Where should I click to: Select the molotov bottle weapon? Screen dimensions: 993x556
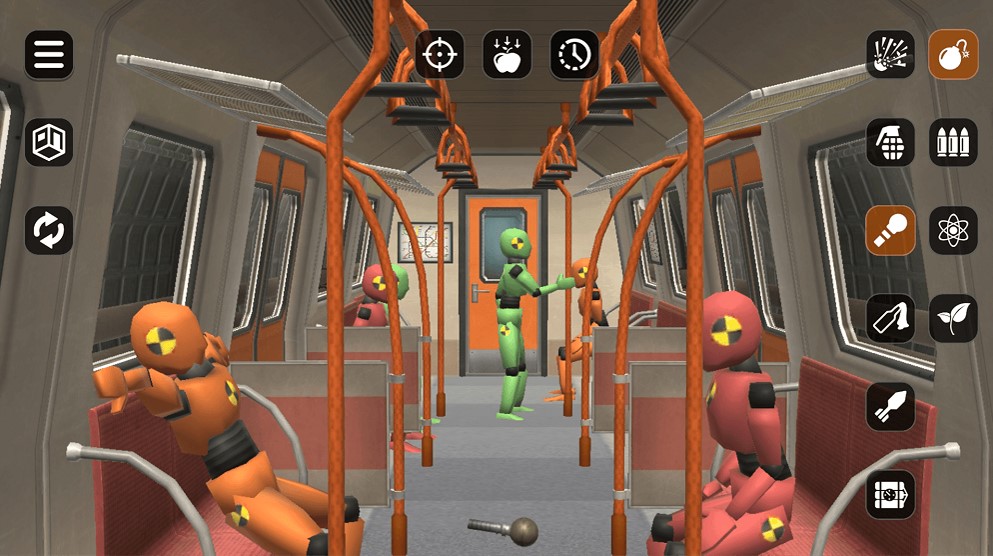(890, 319)
